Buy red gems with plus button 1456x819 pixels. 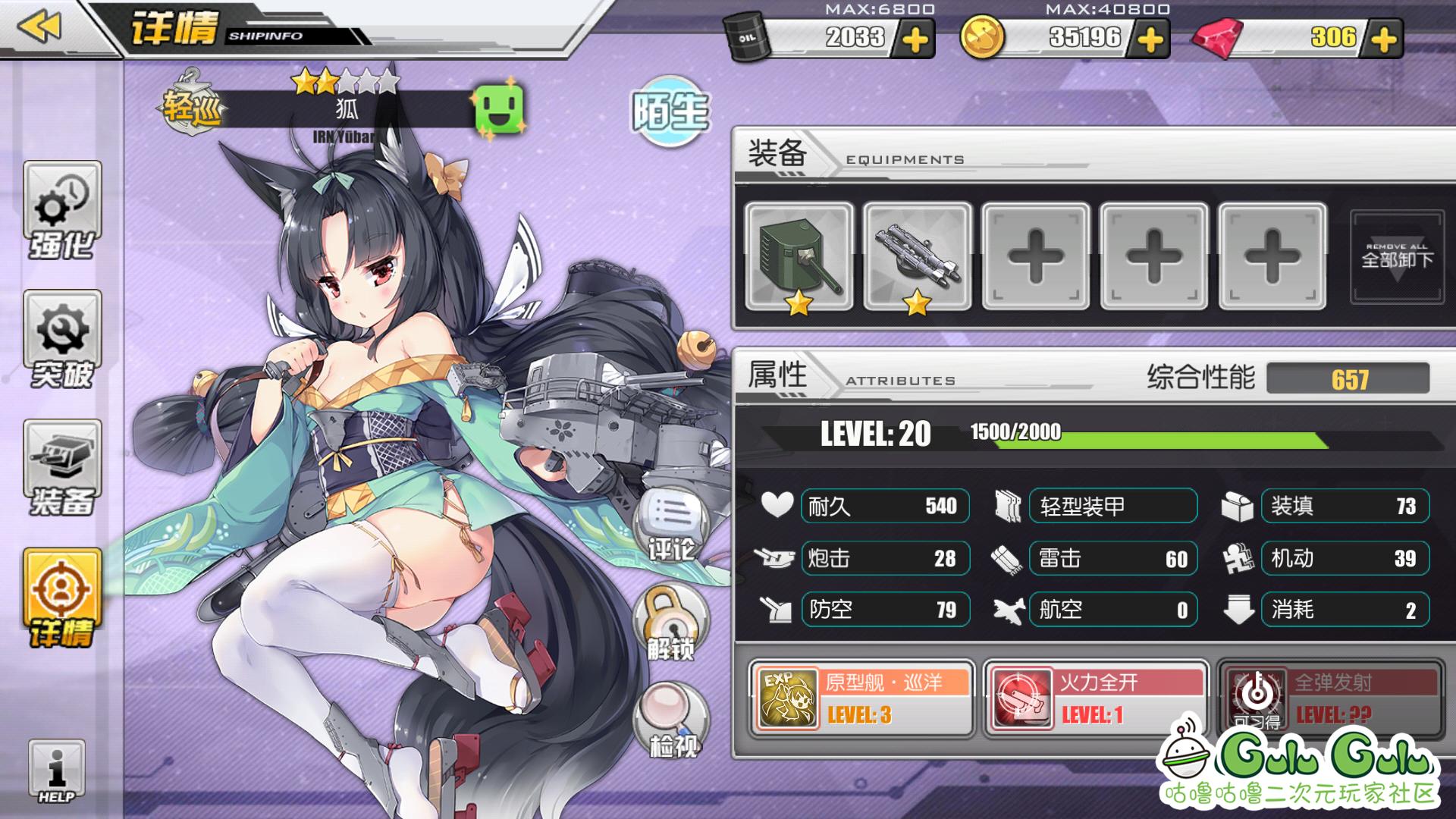pyautogui.click(x=1384, y=39)
